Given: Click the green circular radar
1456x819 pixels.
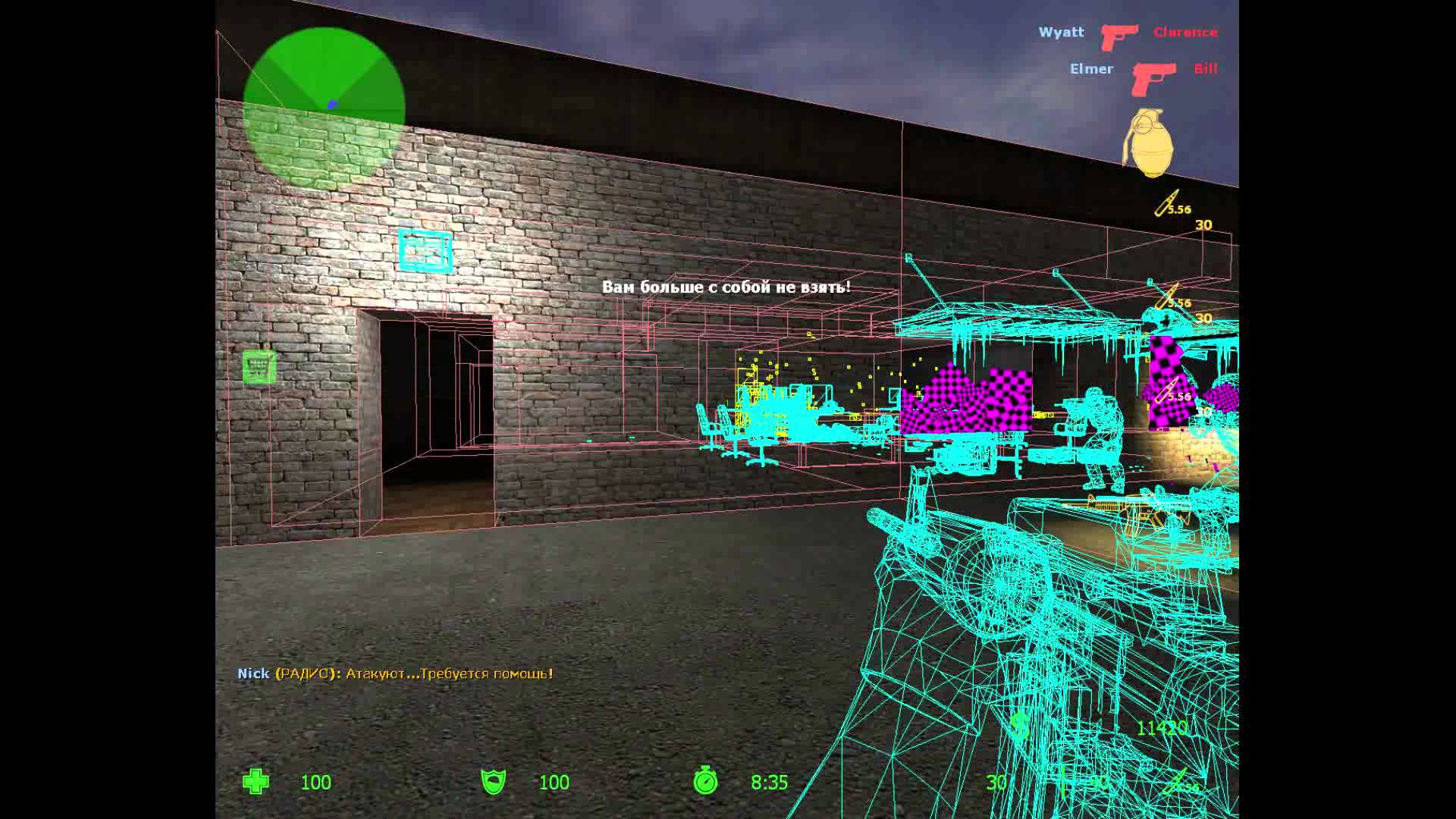Looking at the screenshot, I should click(x=324, y=108).
